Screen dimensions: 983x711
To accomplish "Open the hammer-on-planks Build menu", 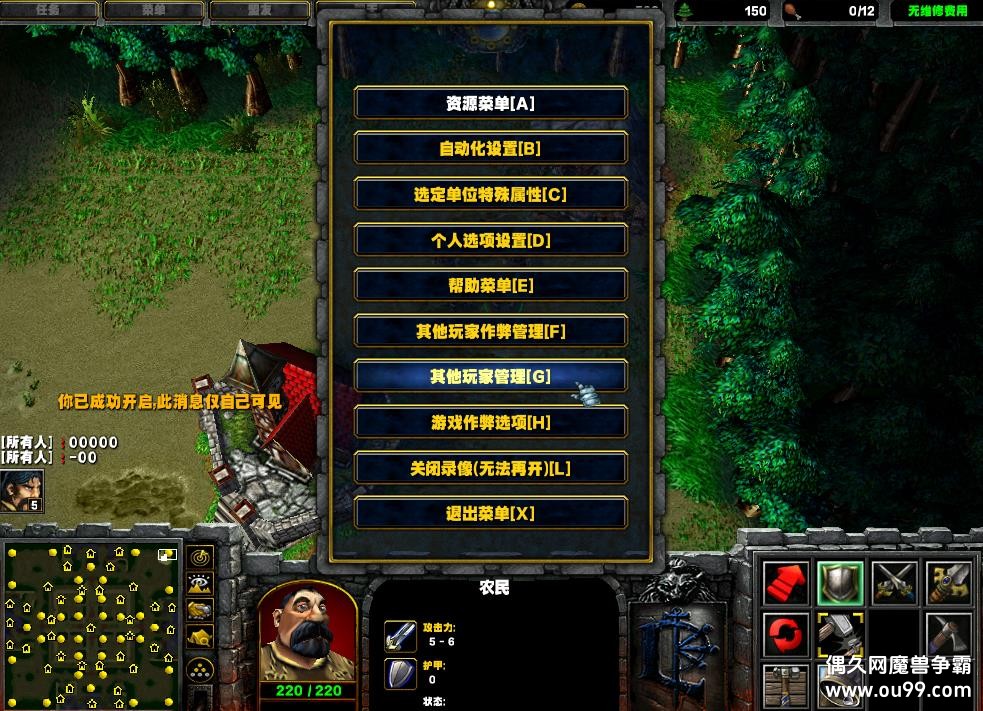I will pyautogui.click(x=786, y=686).
